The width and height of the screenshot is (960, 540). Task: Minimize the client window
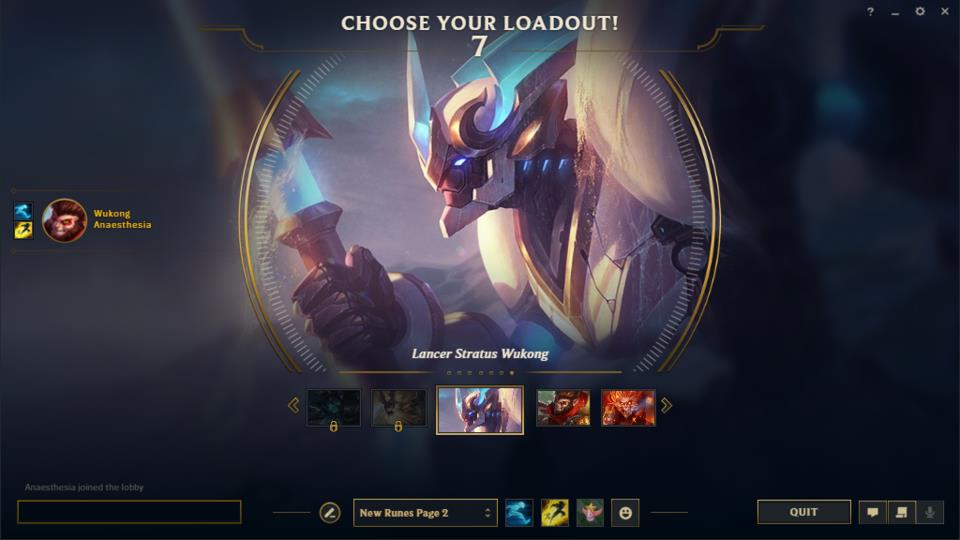895,12
